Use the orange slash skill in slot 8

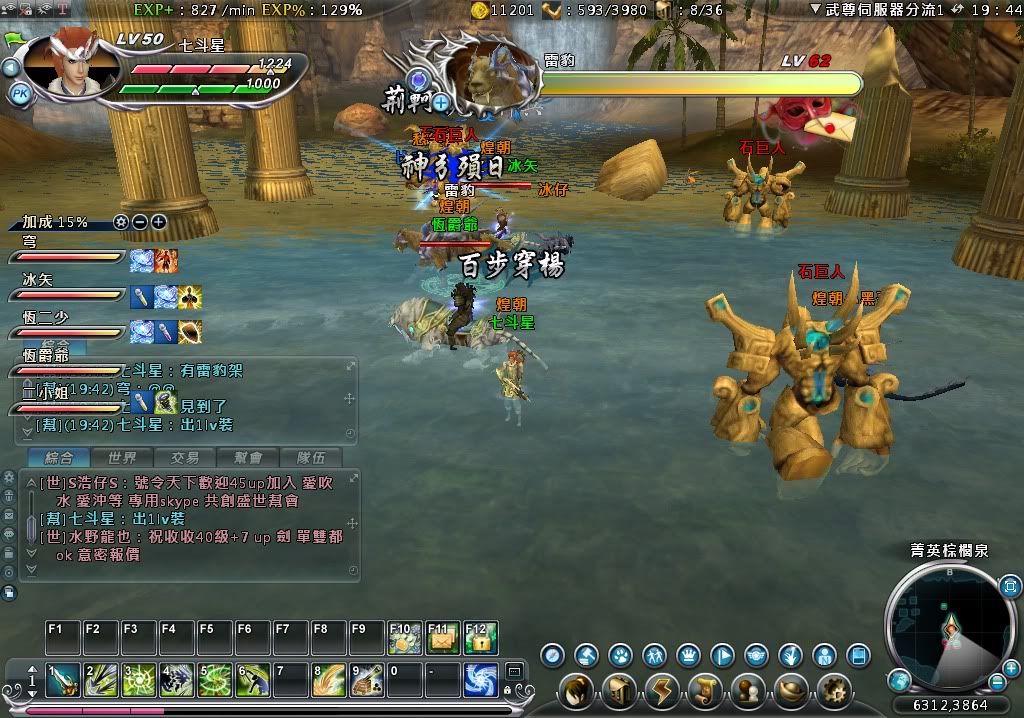click(329, 680)
